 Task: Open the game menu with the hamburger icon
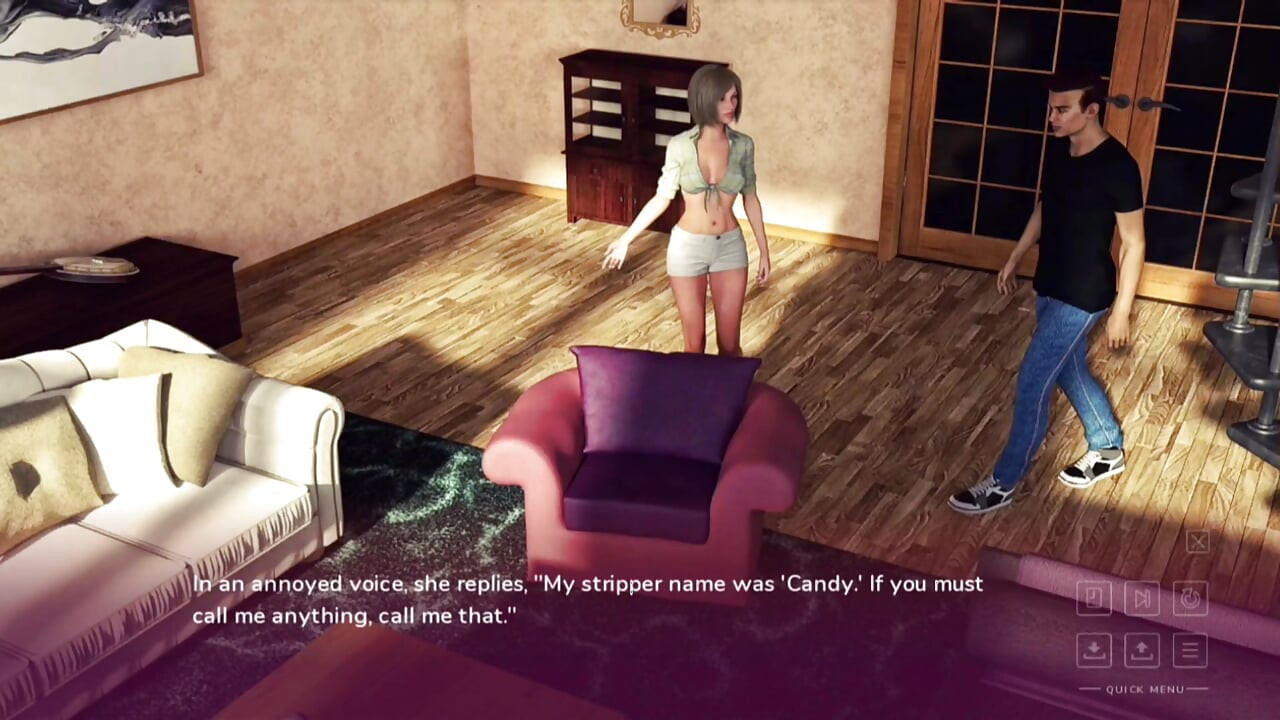(x=1190, y=650)
